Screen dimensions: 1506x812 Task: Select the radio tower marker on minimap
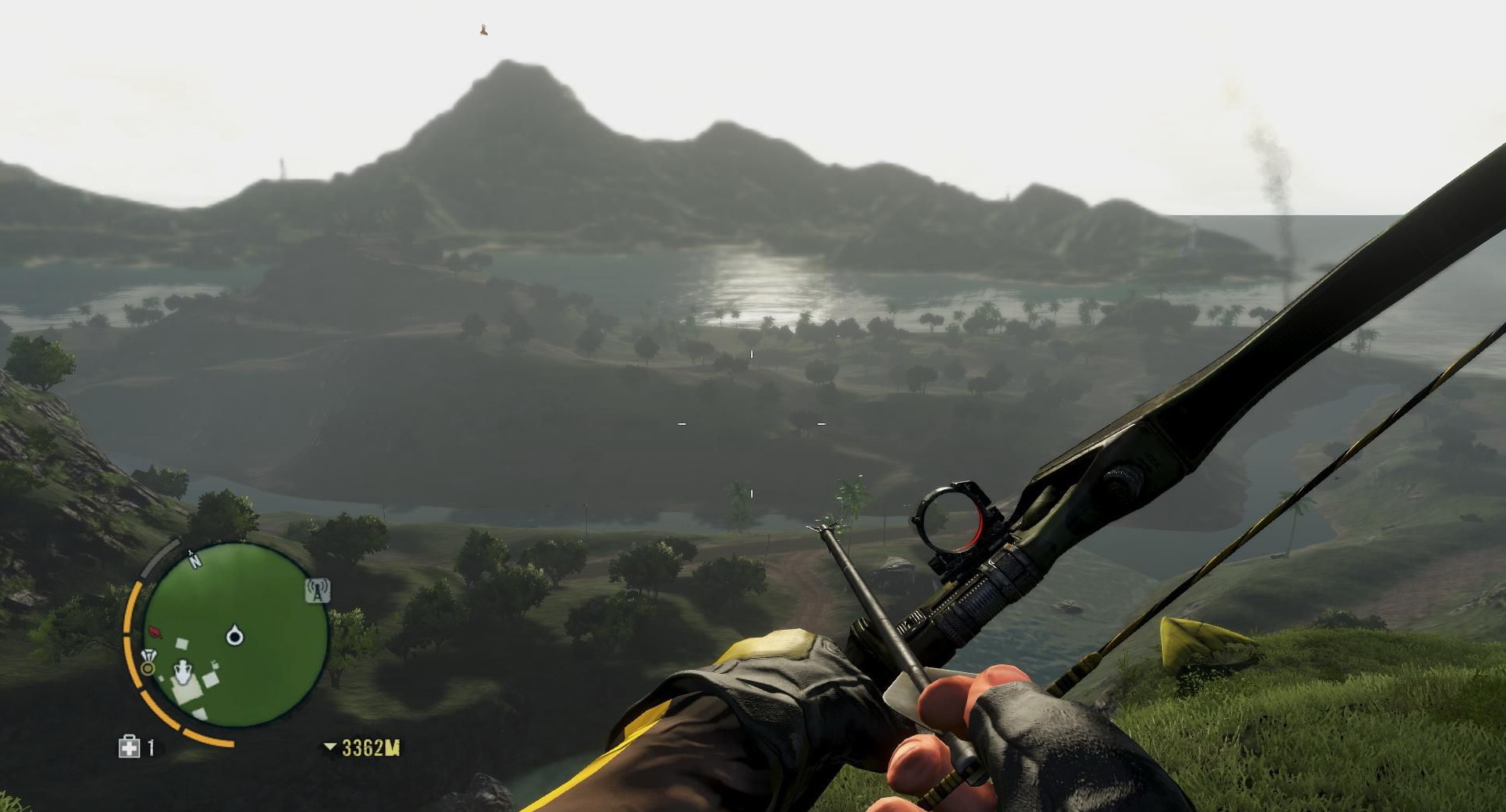pyautogui.click(x=317, y=591)
